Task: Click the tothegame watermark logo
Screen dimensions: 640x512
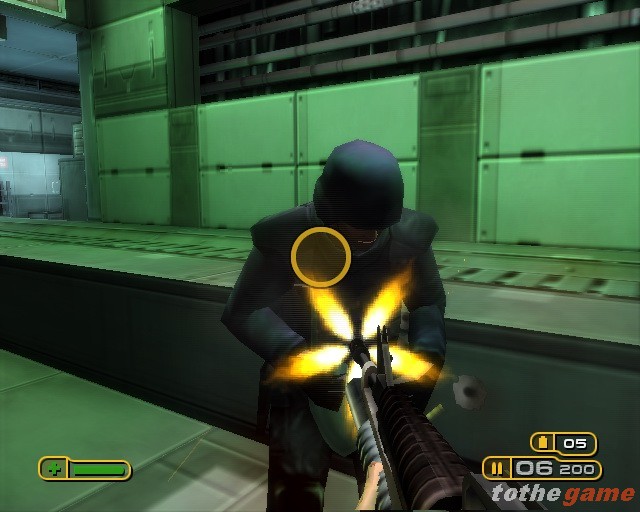Action: (x=562, y=493)
